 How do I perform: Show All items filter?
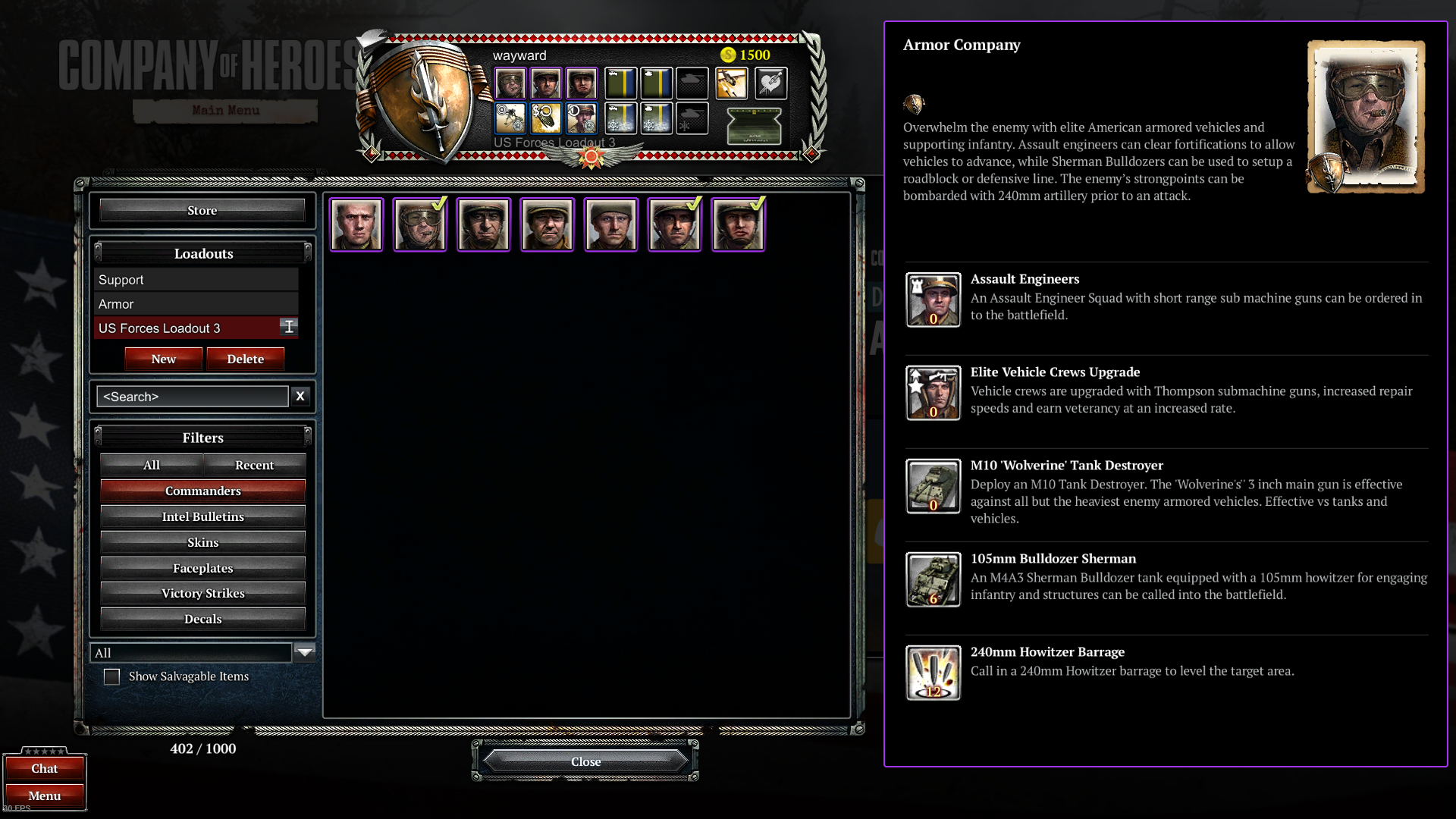click(x=152, y=465)
